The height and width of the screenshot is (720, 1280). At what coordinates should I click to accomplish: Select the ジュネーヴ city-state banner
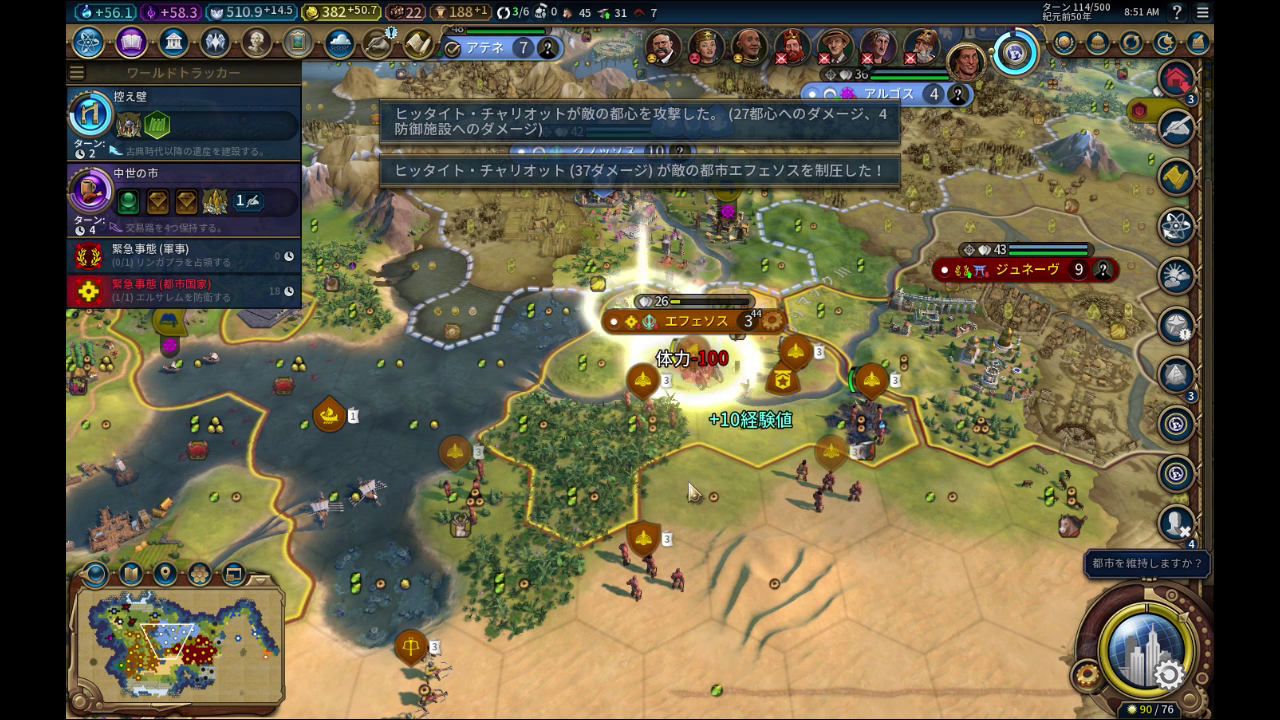point(1024,269)
